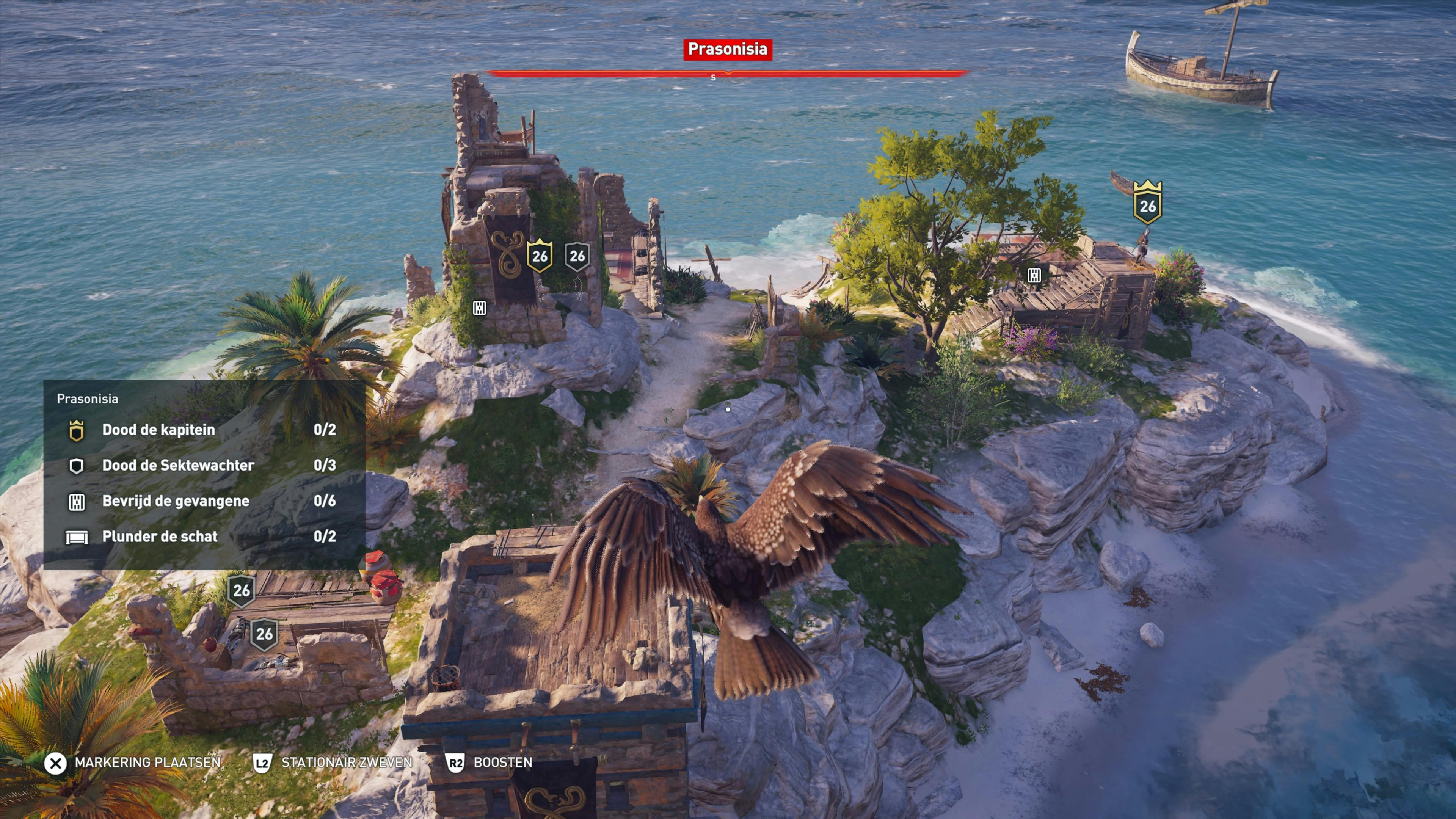Select the L2 prompt for Stationair zweven
Screen dimensions: 1456x819
click(x=264, y=762)
